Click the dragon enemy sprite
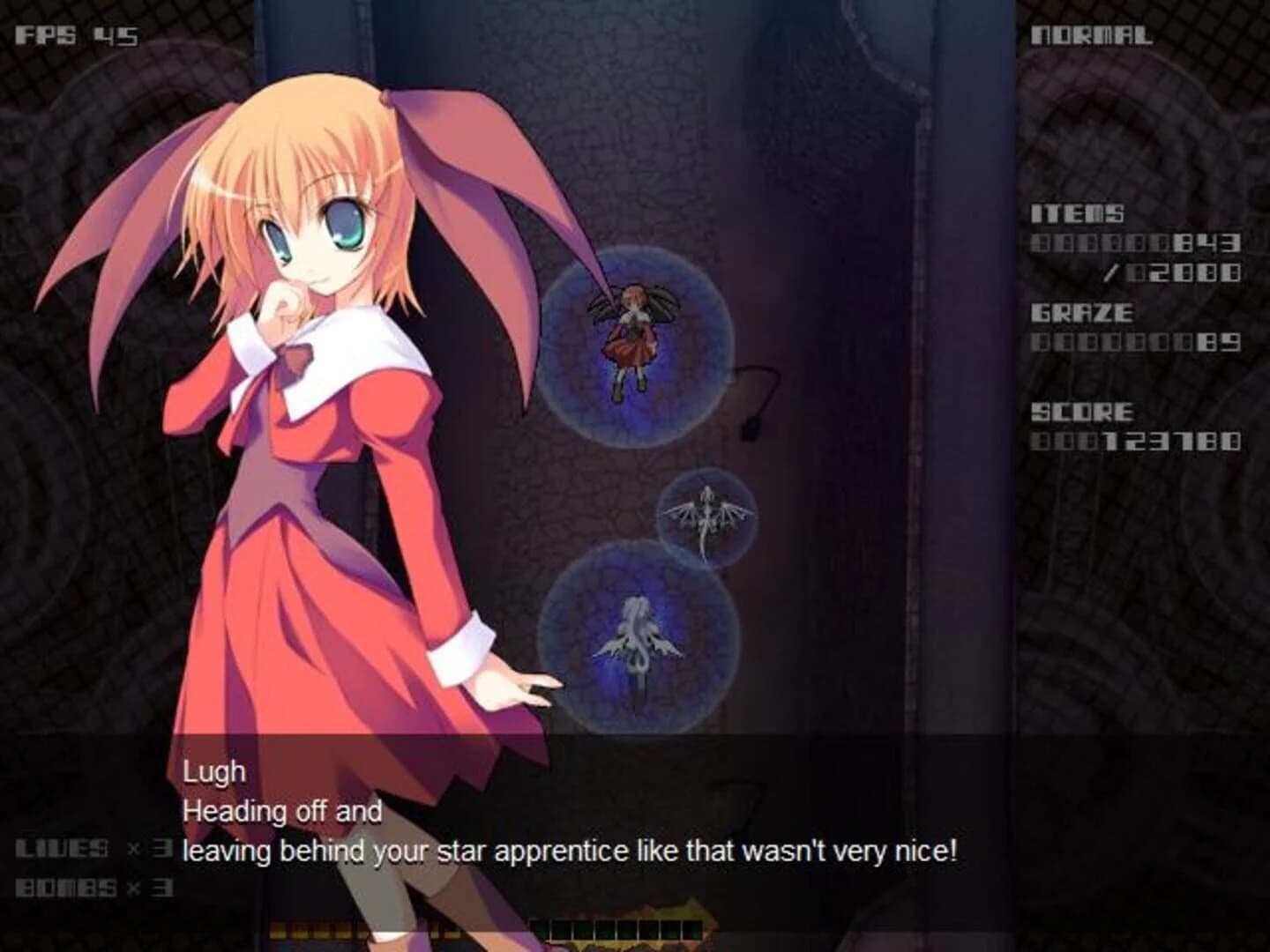The width and height of the screenshot is (1270, 952). pyautogui.click(x=708, y=516)
